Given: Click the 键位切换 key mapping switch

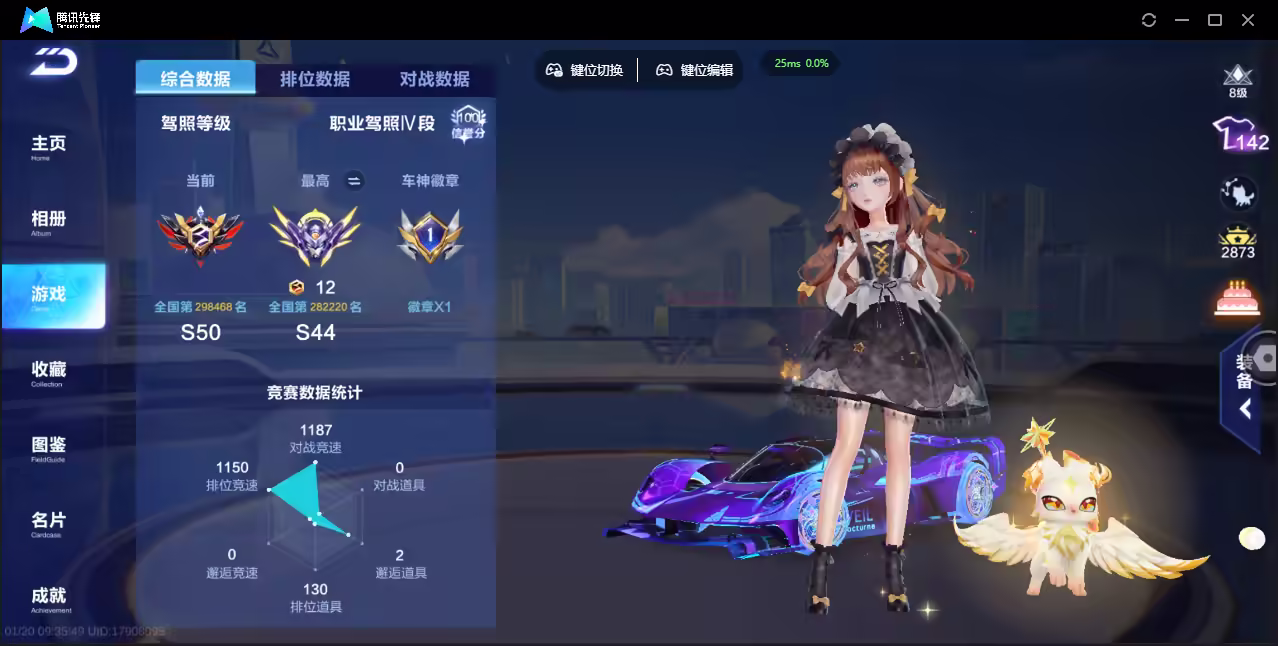Looking at the screenshot, I should (585, 70).
